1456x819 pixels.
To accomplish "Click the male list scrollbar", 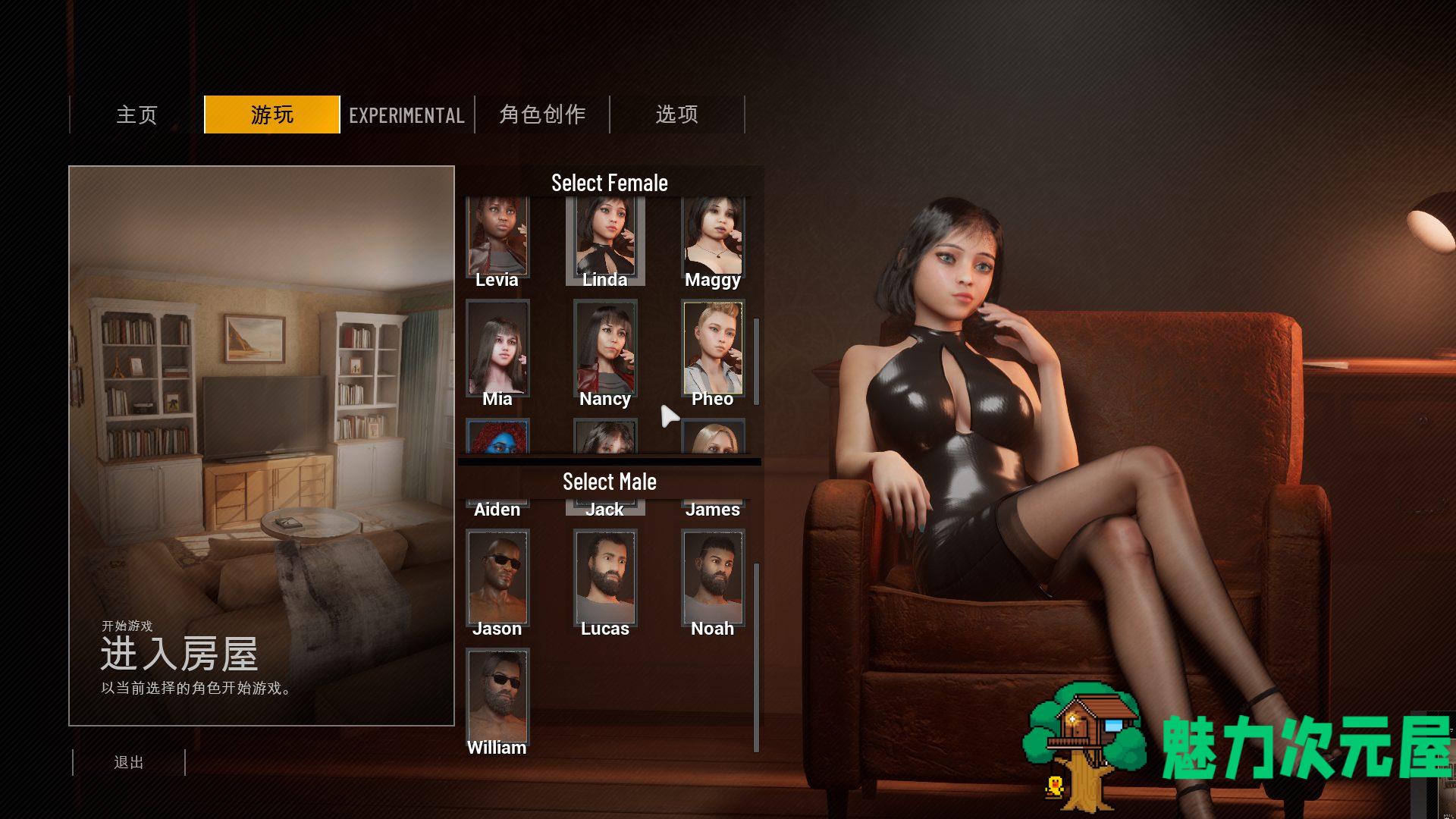I will pyautogui.click(x=756, y=656).
